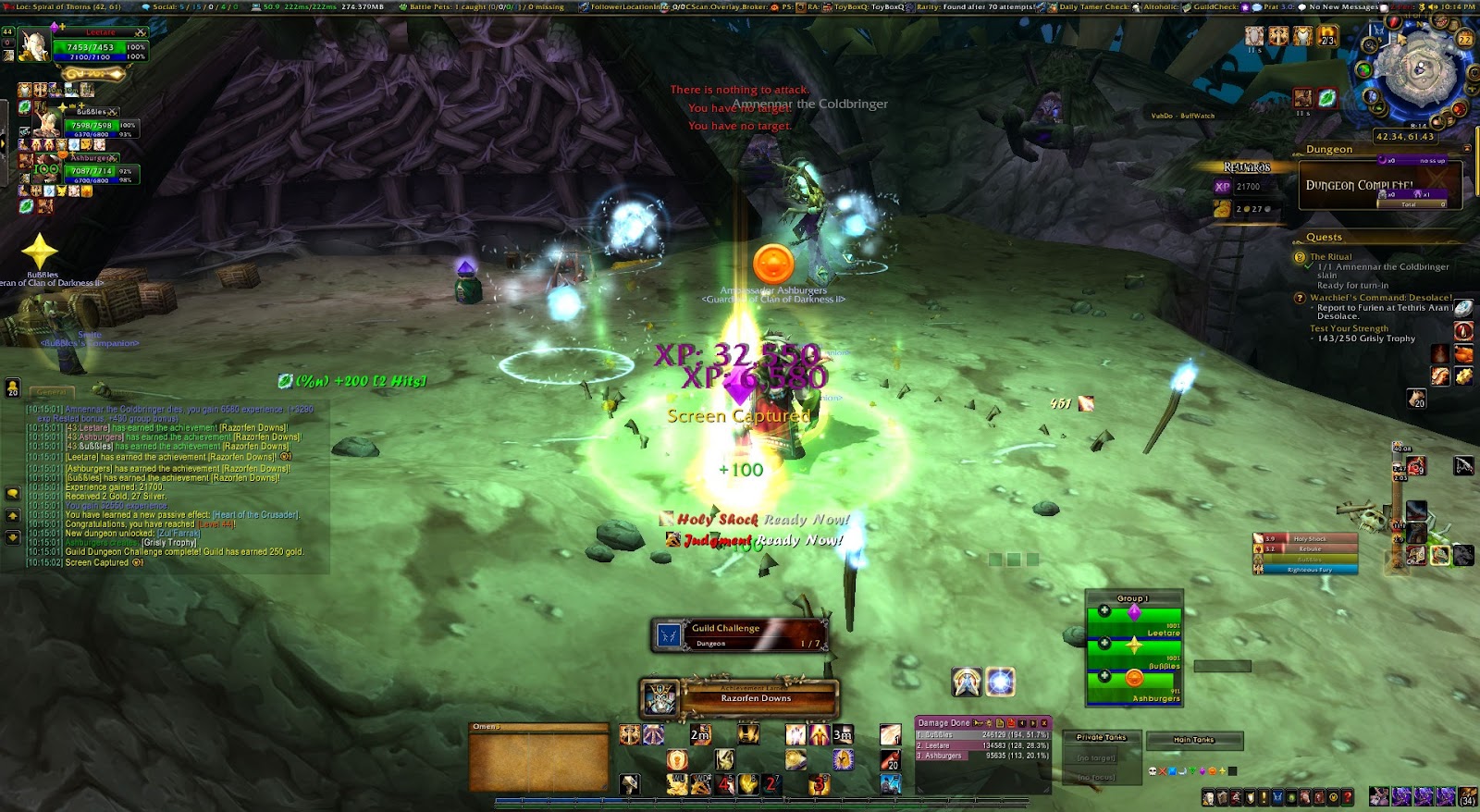The width and height of the screenshot is (1480, 812).
Task: Open the backpack showing 34 free slots
Action: tap(1467, 796)
